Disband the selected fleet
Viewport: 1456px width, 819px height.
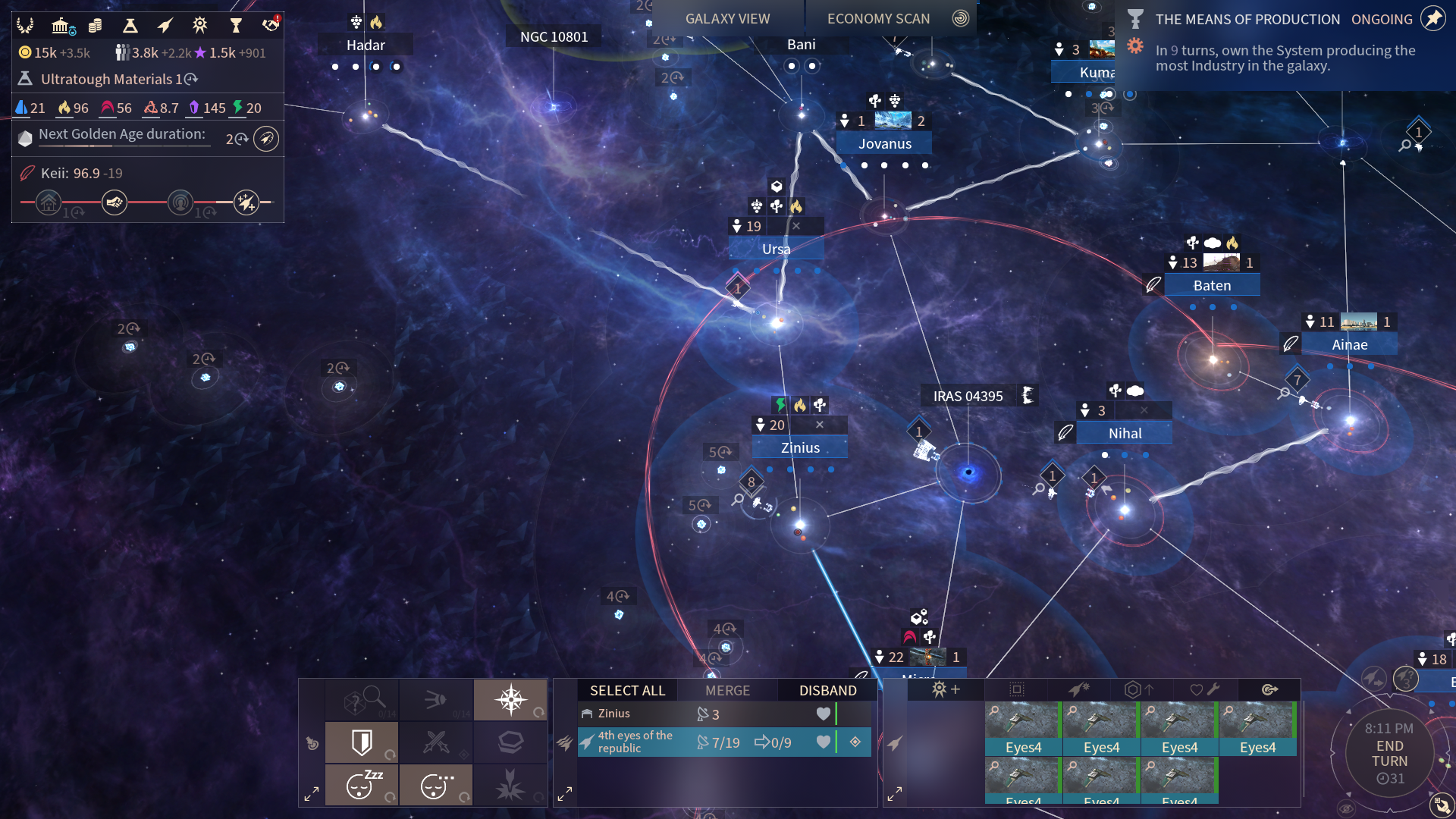[827, 690]
